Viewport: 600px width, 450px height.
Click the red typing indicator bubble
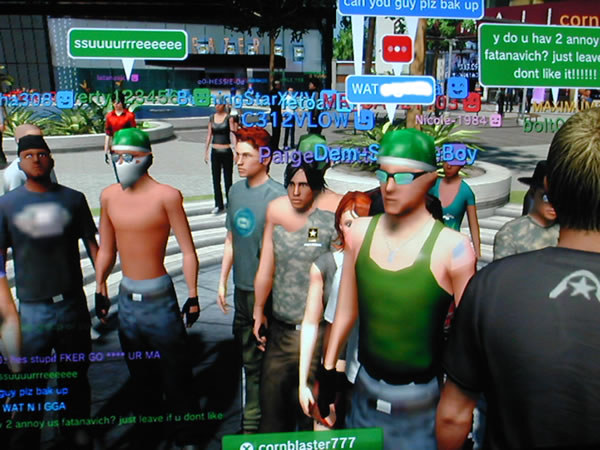pos(397,49)
